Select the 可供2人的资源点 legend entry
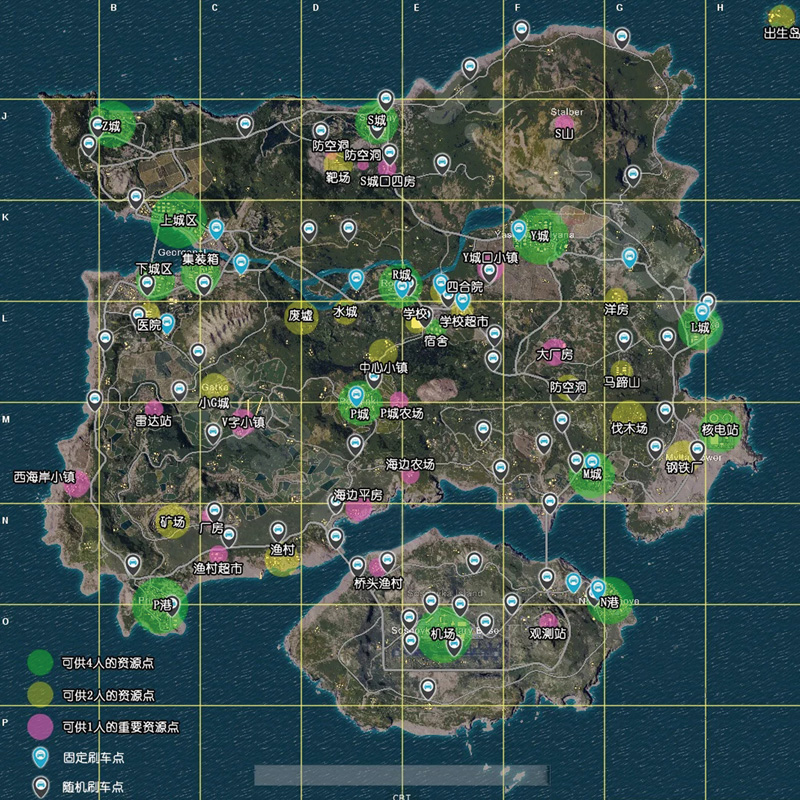Screen dimensions: 800x800 110,694
